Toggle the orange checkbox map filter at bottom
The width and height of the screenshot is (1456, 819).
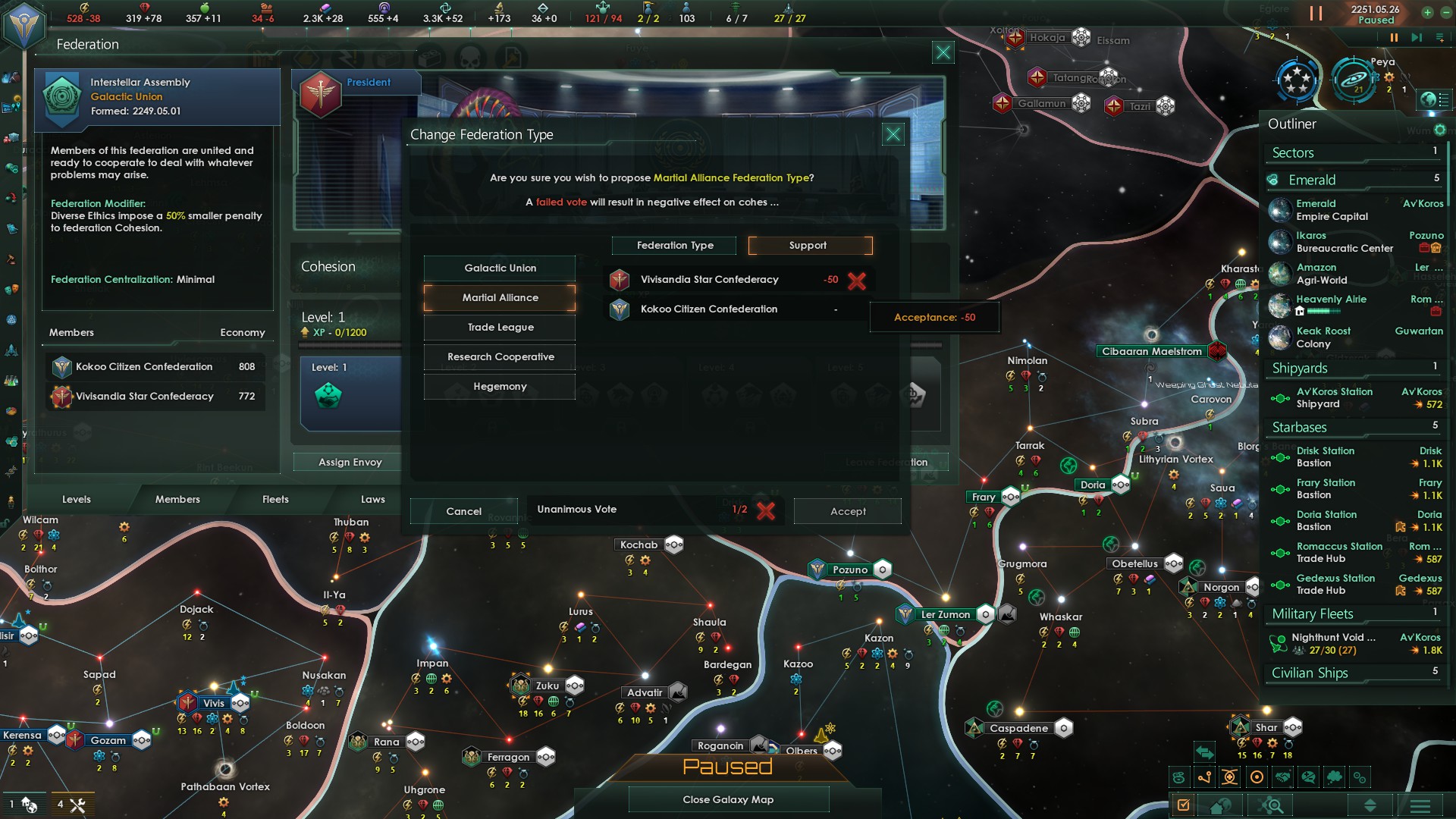click(1183, 806)
